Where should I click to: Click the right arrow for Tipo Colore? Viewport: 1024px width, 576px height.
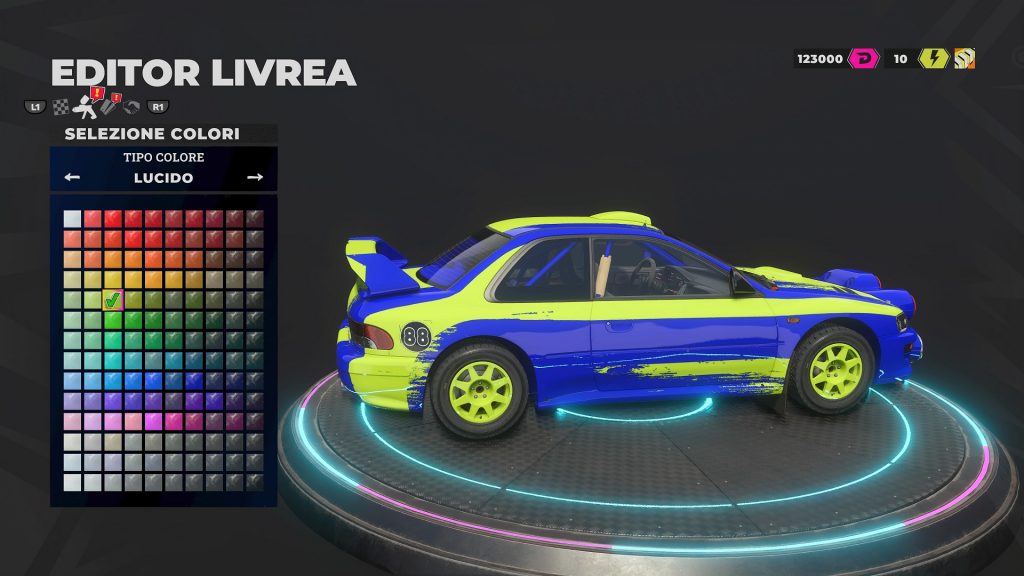(255, 177)
